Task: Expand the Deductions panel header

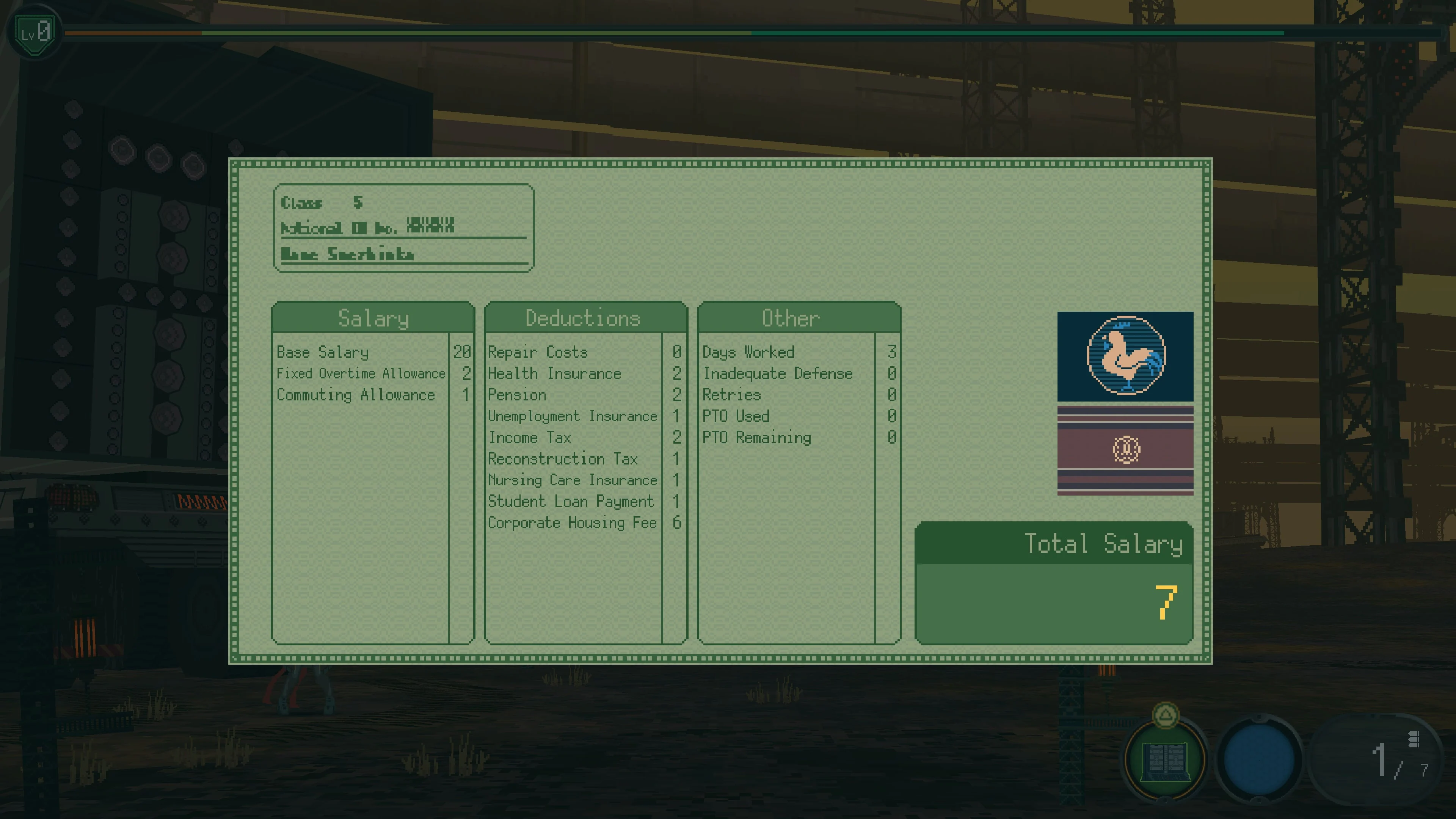Action: pyautogui.click(x=582, y=318)
